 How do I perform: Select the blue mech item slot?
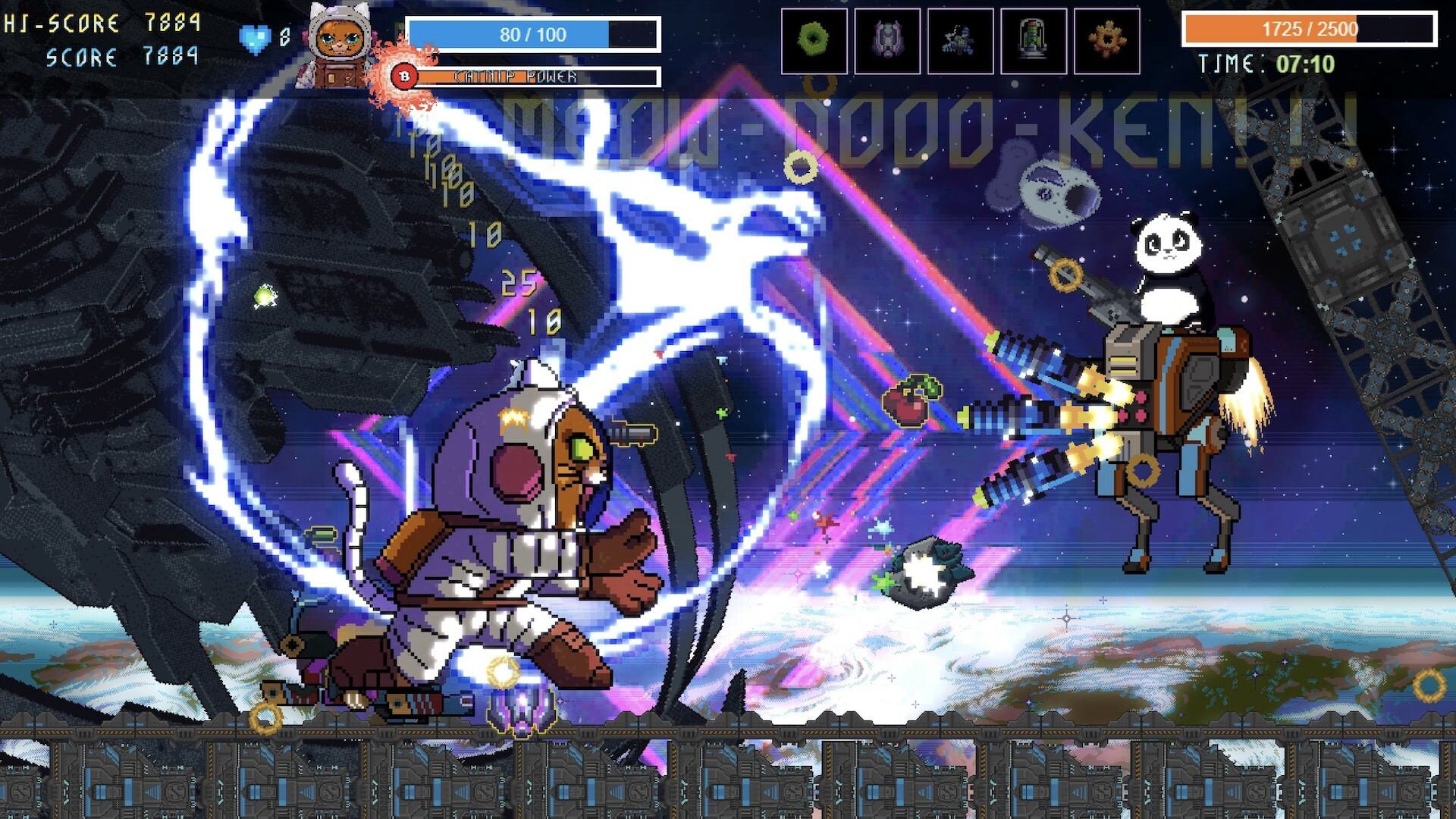[960, 42]
